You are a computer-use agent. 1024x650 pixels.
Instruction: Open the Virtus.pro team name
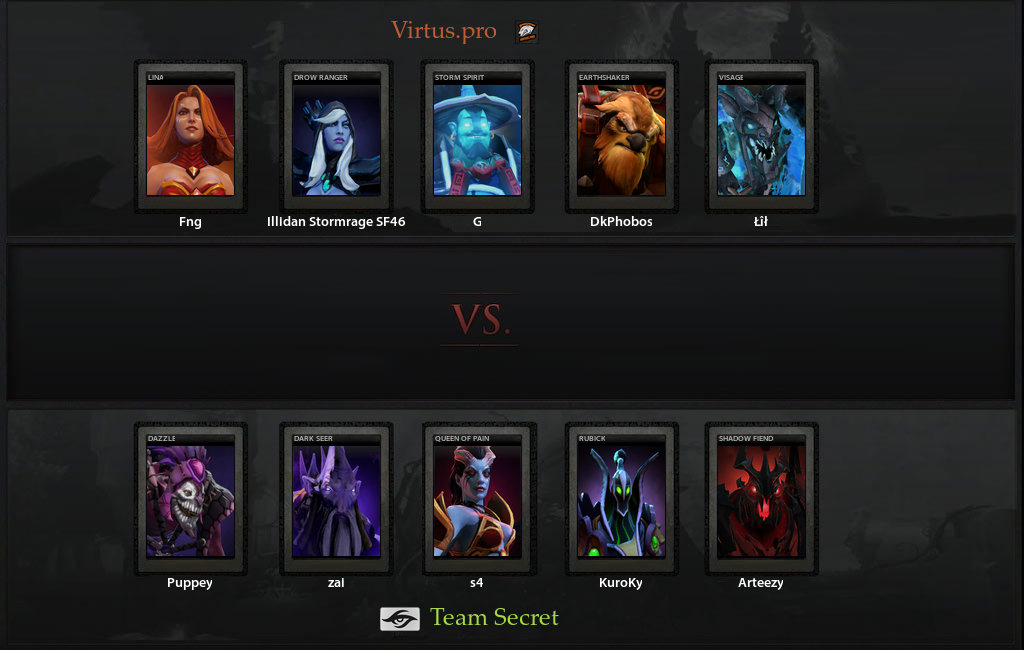[x=443, y=31]
